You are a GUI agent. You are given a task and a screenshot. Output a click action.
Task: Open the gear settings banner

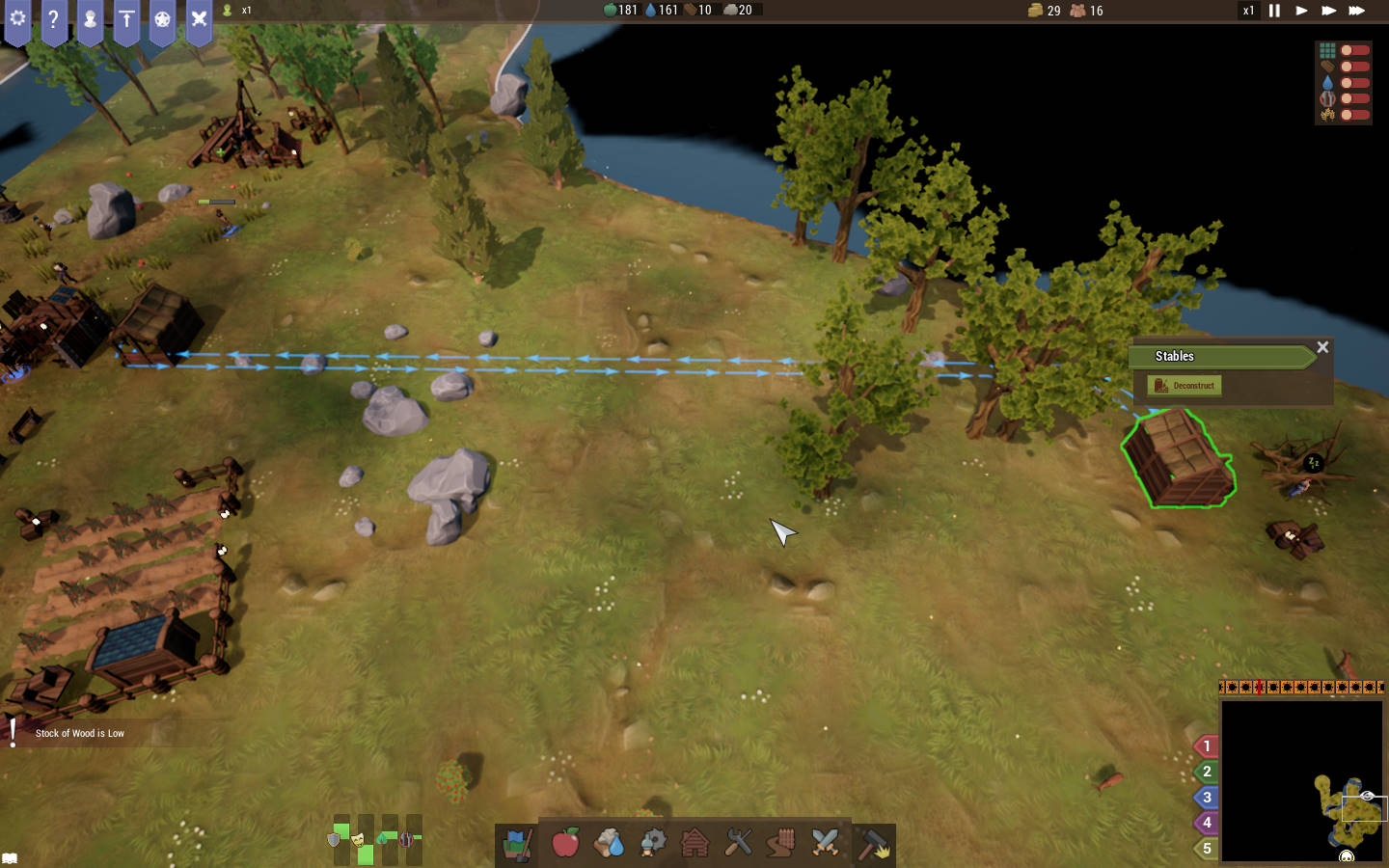(17, 19)
